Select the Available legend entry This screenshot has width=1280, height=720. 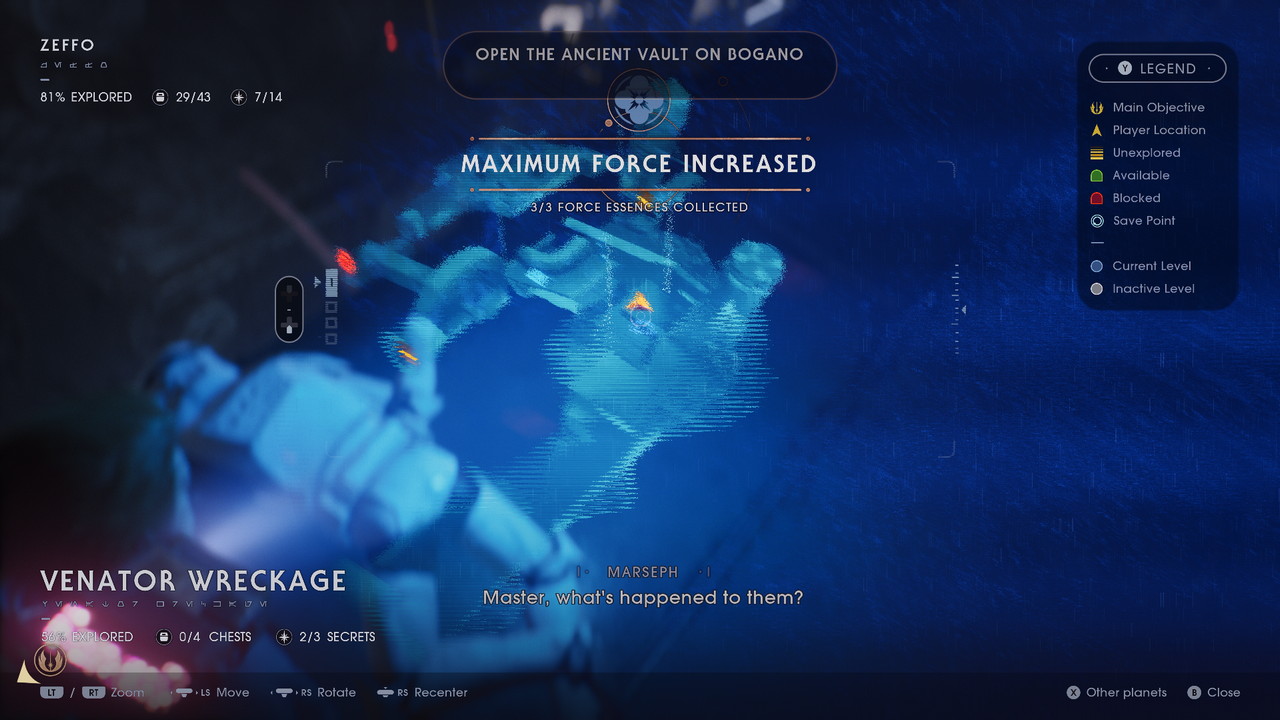(1140, 176)
